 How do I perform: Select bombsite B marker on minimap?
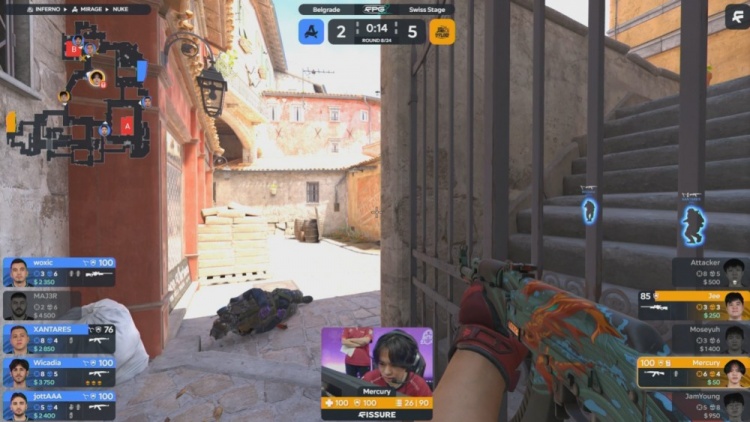pos(72,48)
